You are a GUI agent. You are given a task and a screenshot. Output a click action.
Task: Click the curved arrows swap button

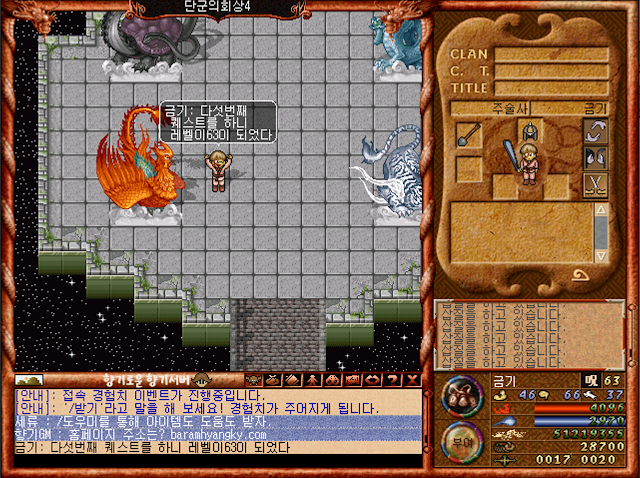pos(596,132)
